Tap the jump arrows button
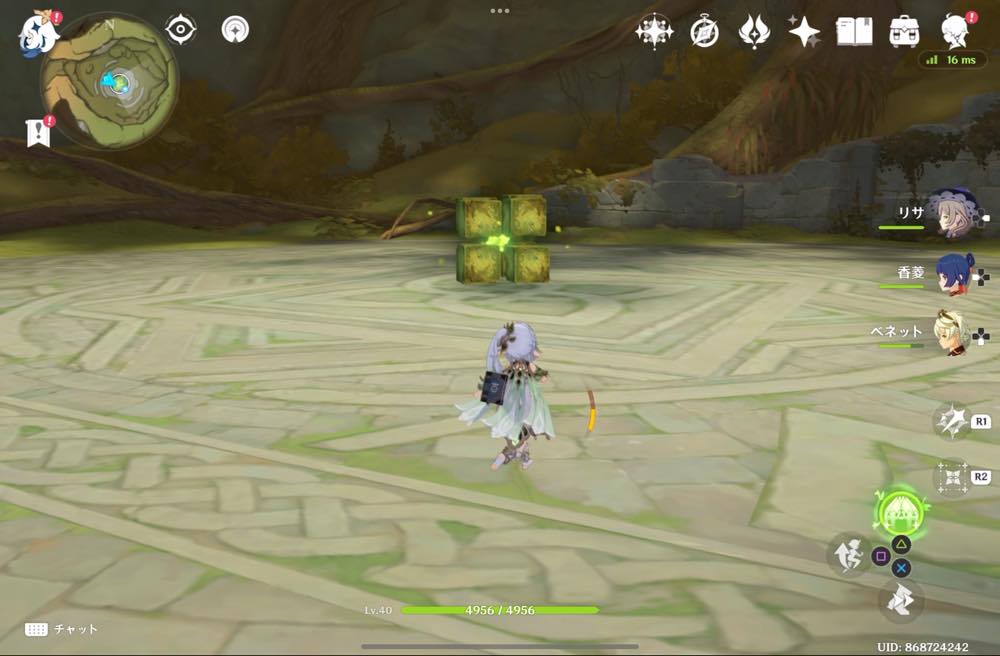Viewport: 1000px width, 656px height. point(901,601)
